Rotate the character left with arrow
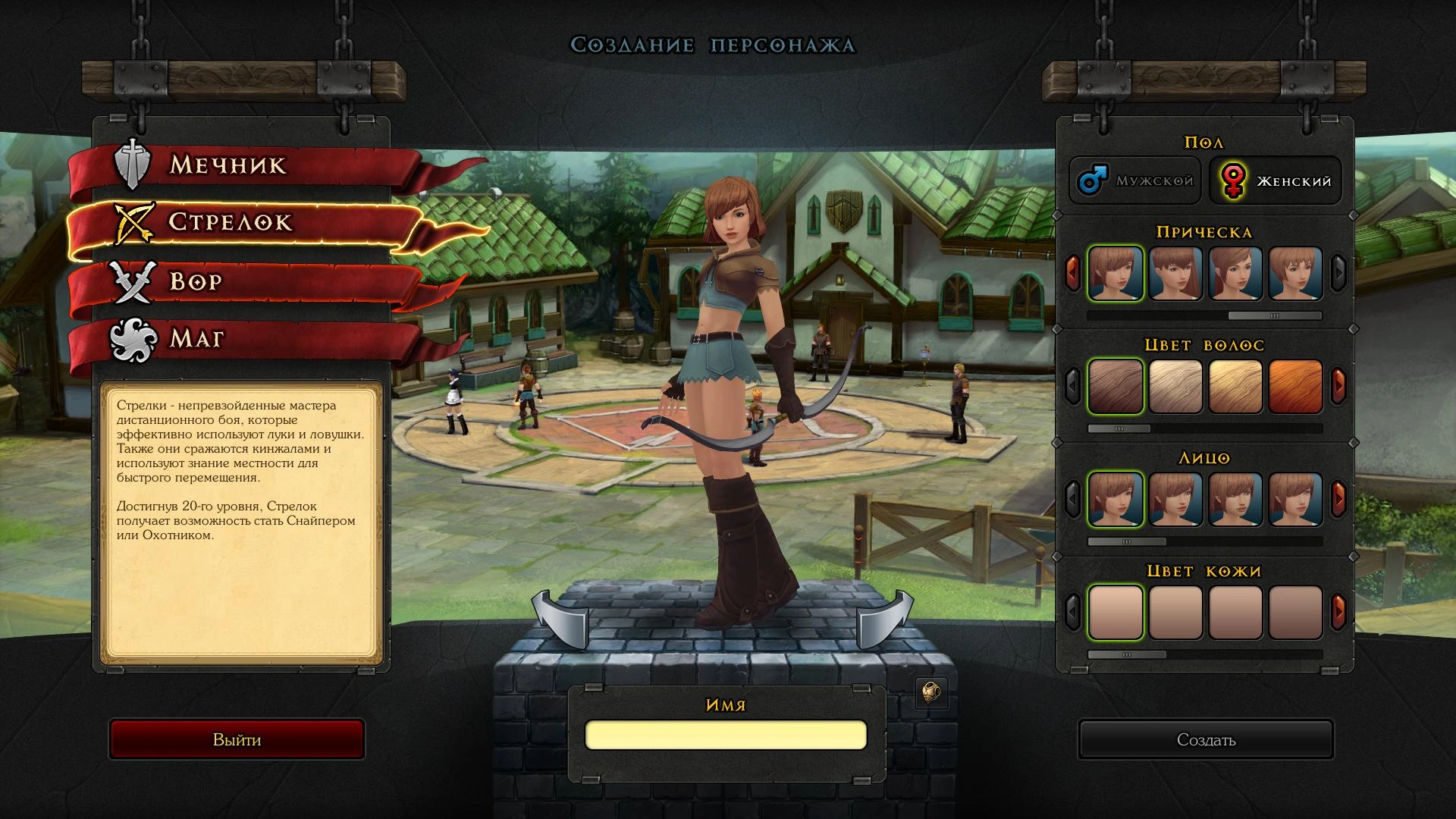 560,618
